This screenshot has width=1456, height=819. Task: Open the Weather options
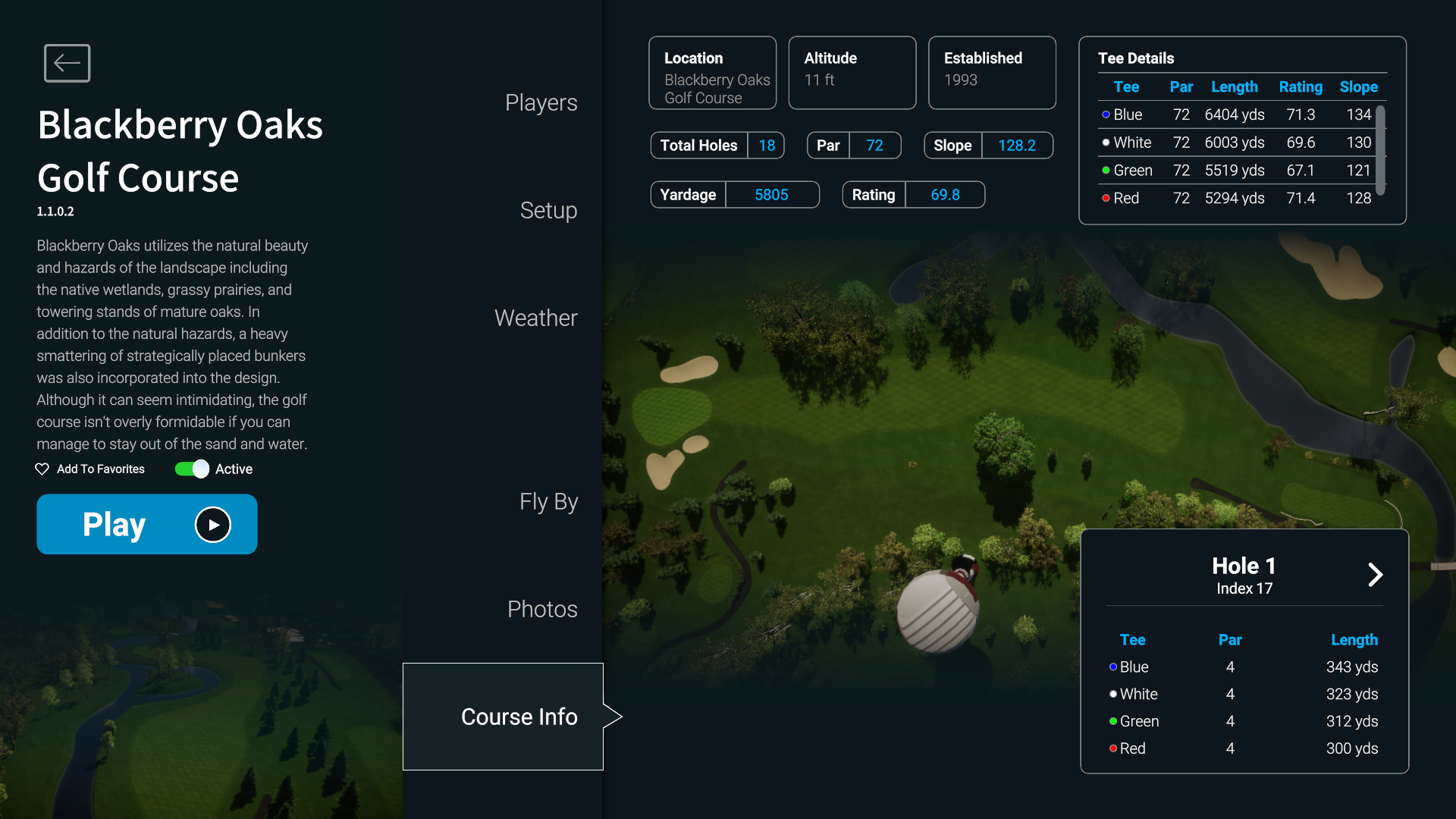(x=535, y=318)
